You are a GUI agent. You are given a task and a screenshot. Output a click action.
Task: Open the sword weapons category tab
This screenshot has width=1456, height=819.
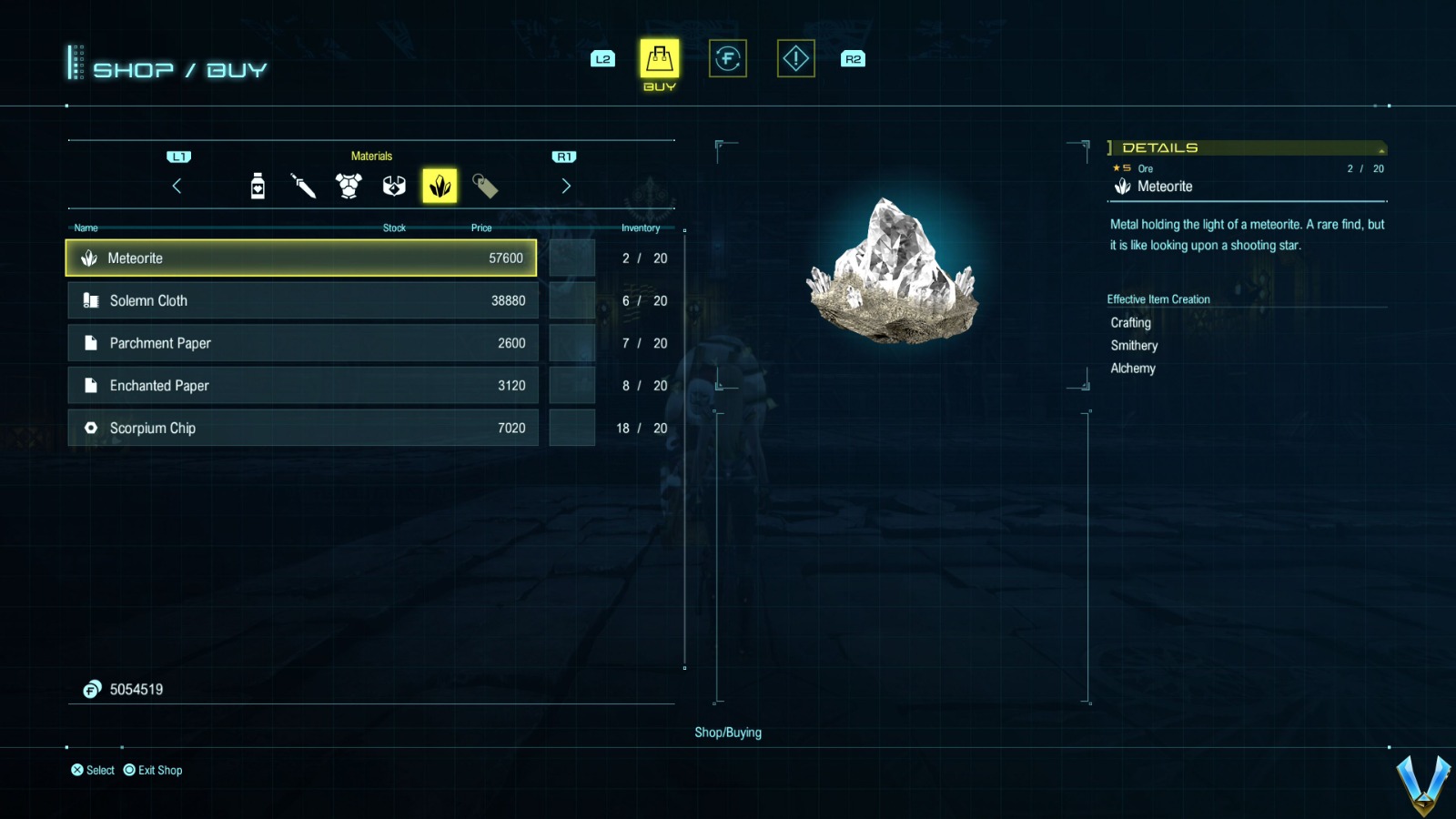coord(303,186)
